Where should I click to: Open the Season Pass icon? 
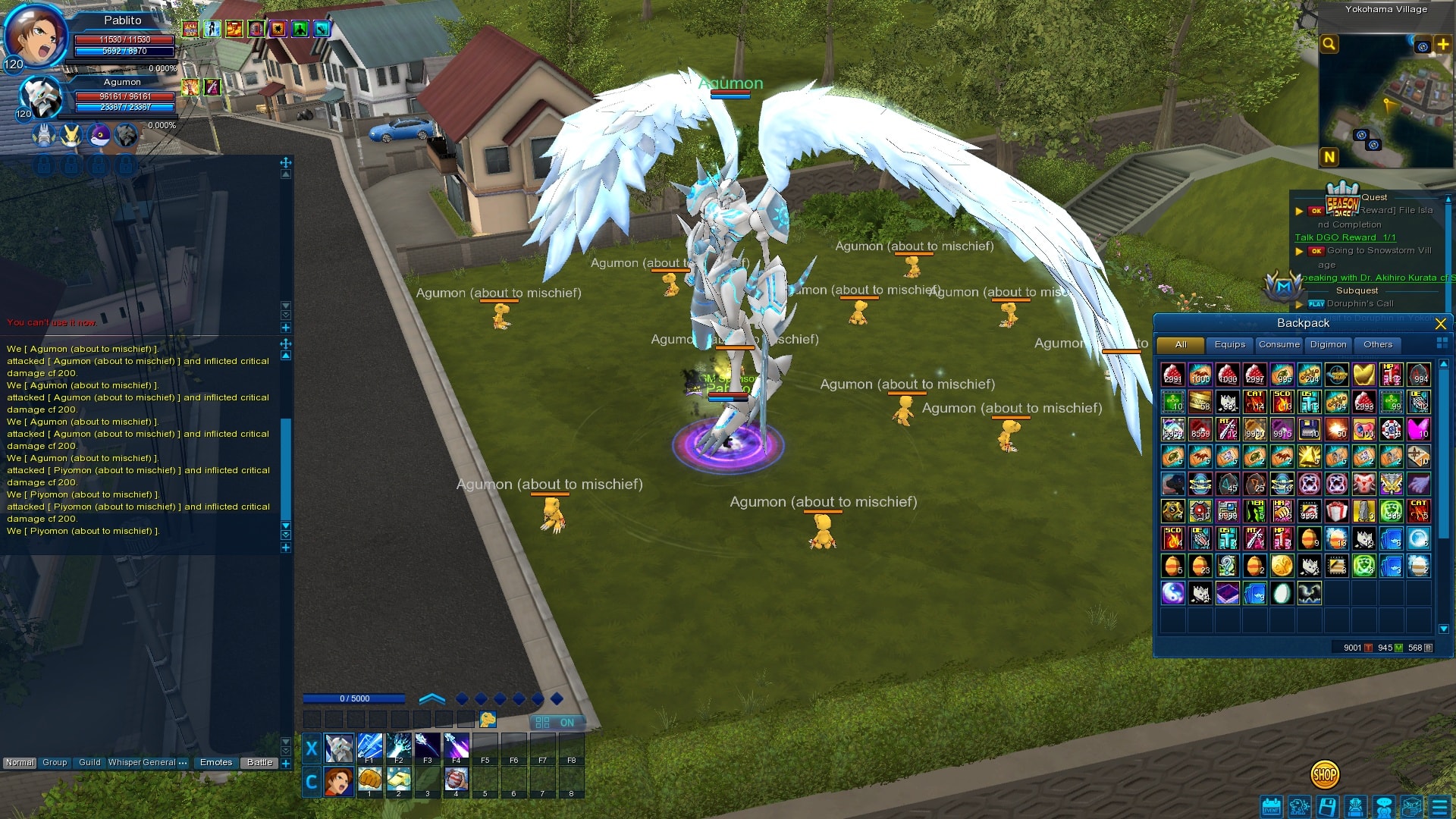pyautogui.click(x=1342, y=200)
